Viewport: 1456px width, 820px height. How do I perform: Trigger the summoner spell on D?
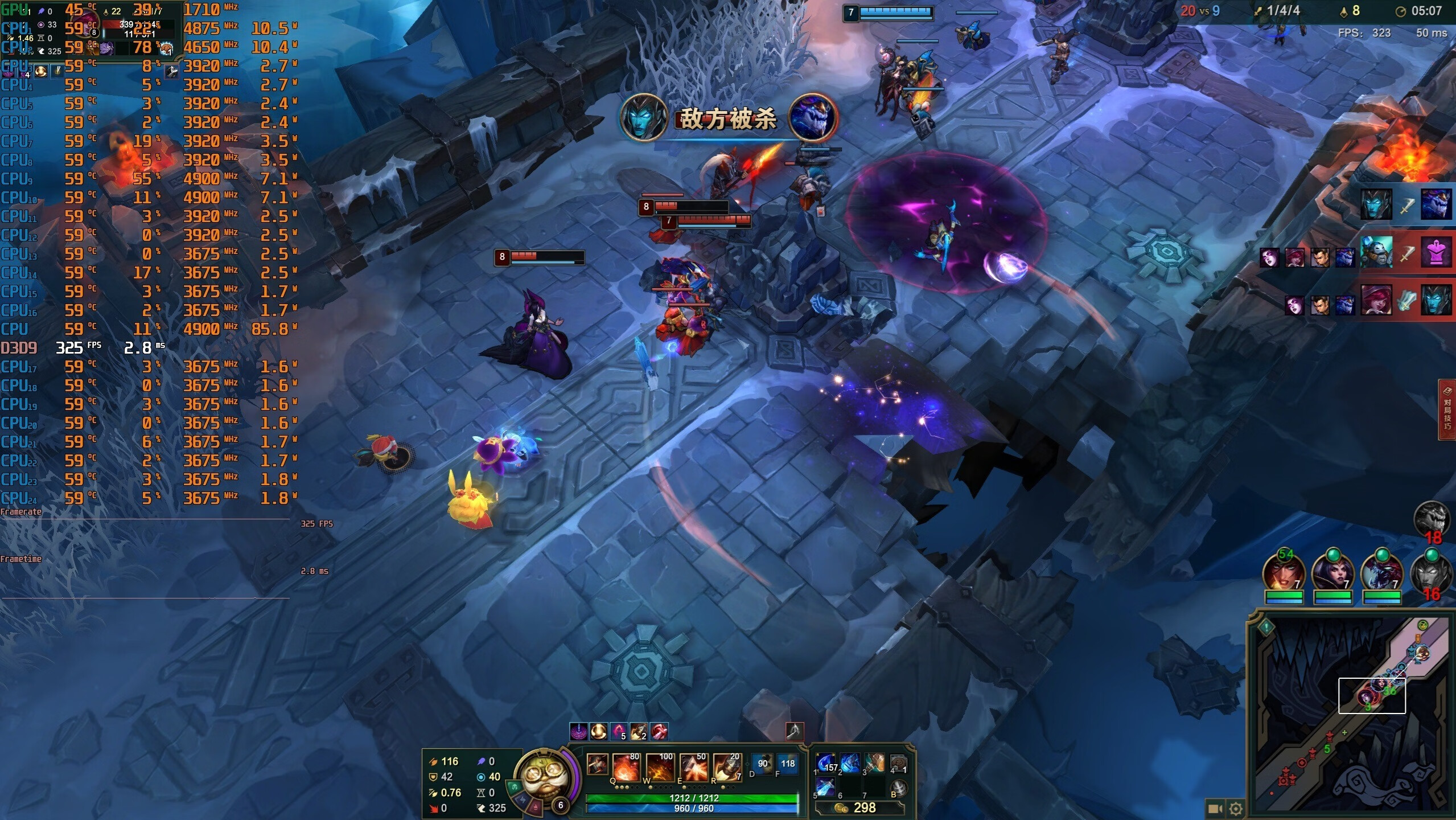click(x=762, y=764)
